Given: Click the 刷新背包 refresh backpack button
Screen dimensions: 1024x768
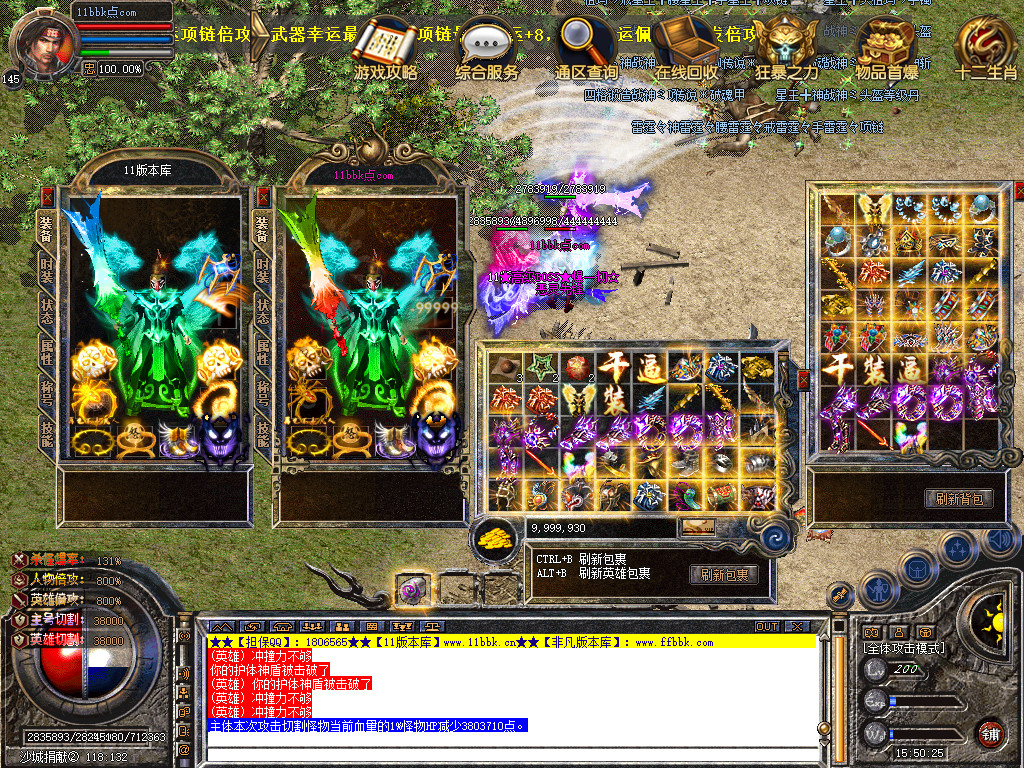Looking at the screenshot, I should (959, 498).
